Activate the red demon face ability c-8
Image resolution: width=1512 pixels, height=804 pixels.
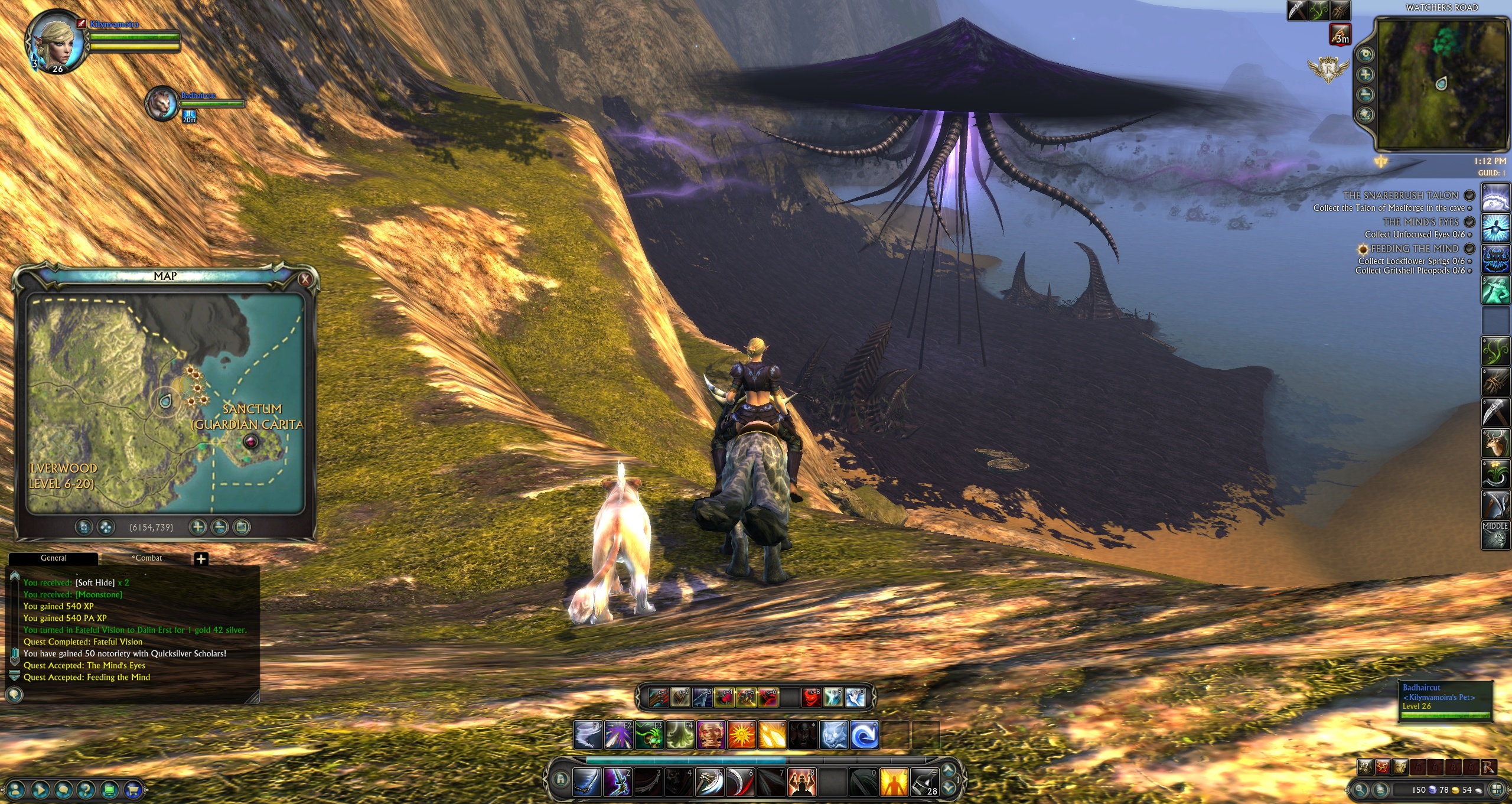click(x=812, y=698)
